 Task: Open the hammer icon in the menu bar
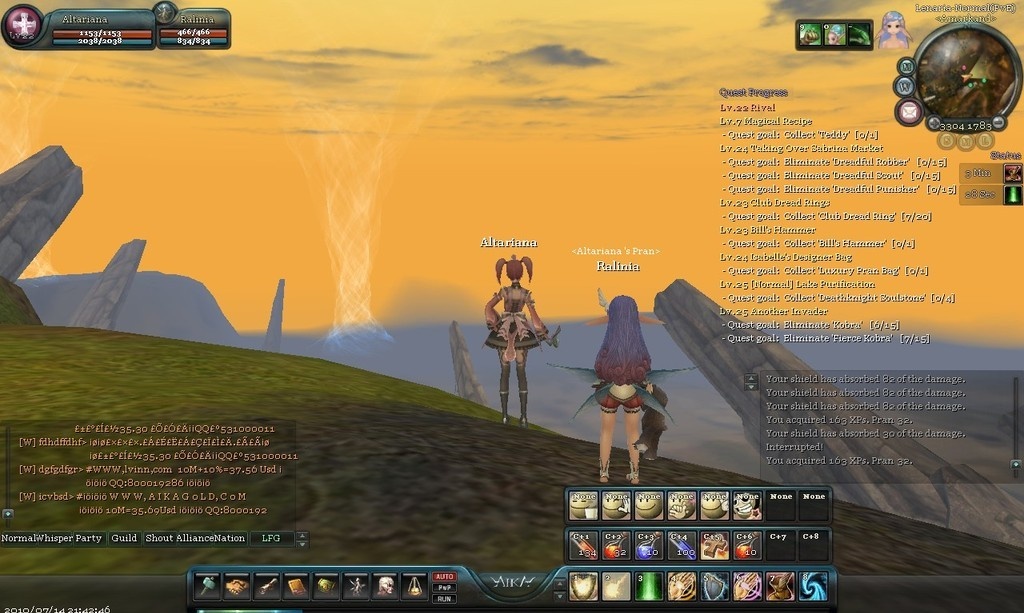coord(207,586)
